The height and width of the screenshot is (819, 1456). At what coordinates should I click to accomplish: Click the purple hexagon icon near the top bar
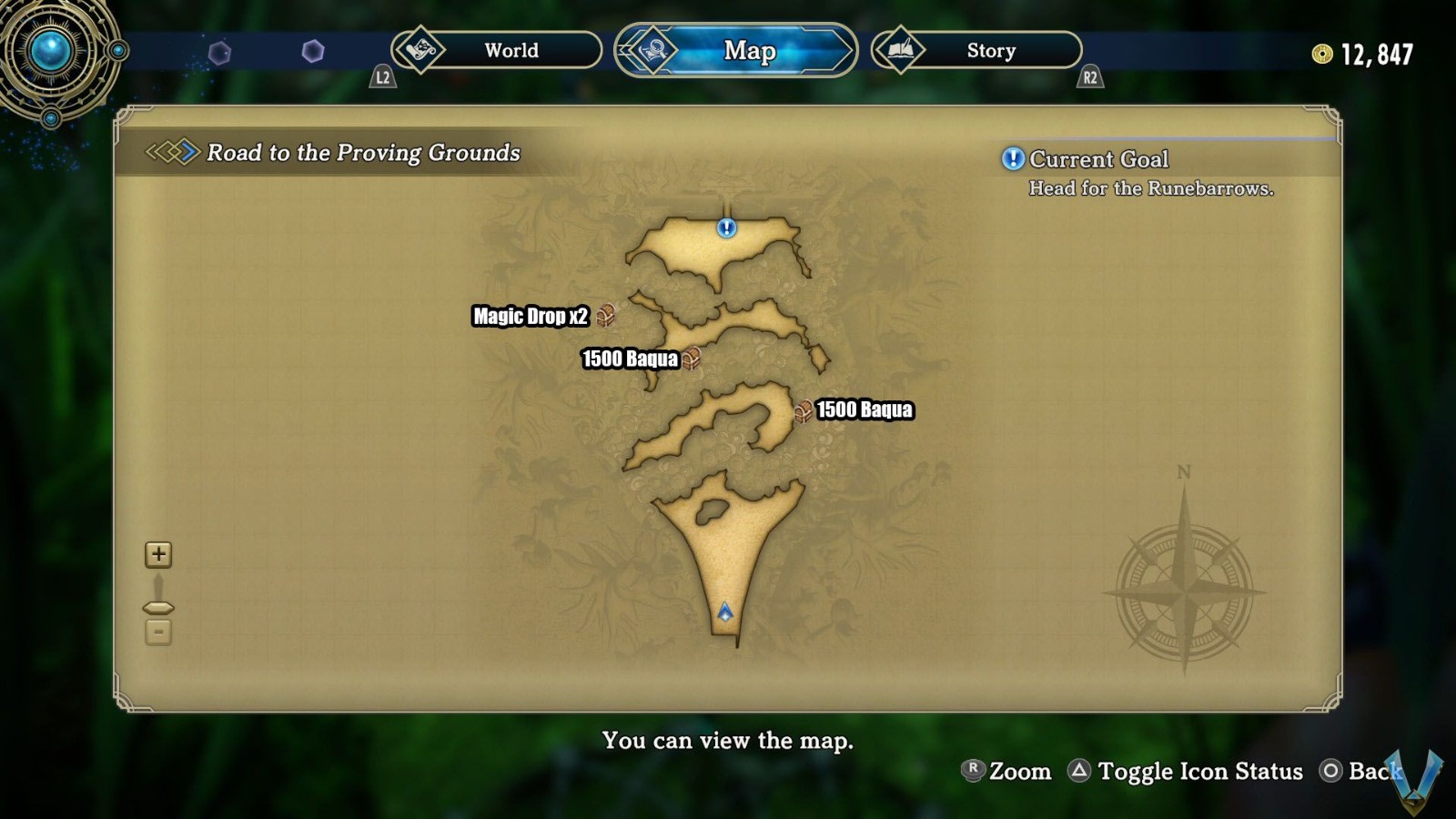pyautogui.click(x=314, y=50)
